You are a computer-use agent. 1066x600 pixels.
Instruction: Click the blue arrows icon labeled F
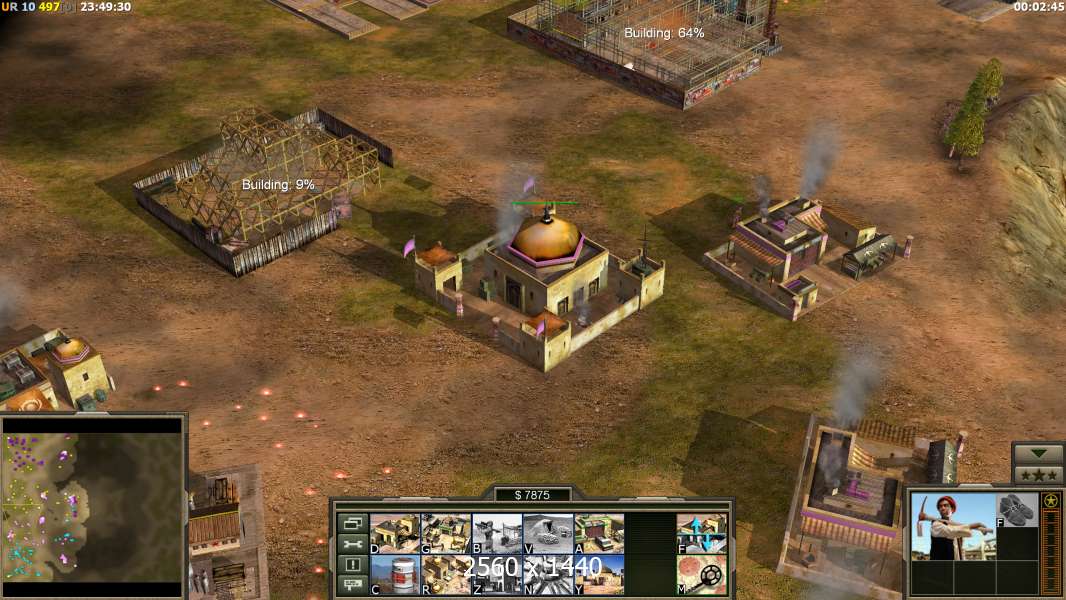click(701, 533)
